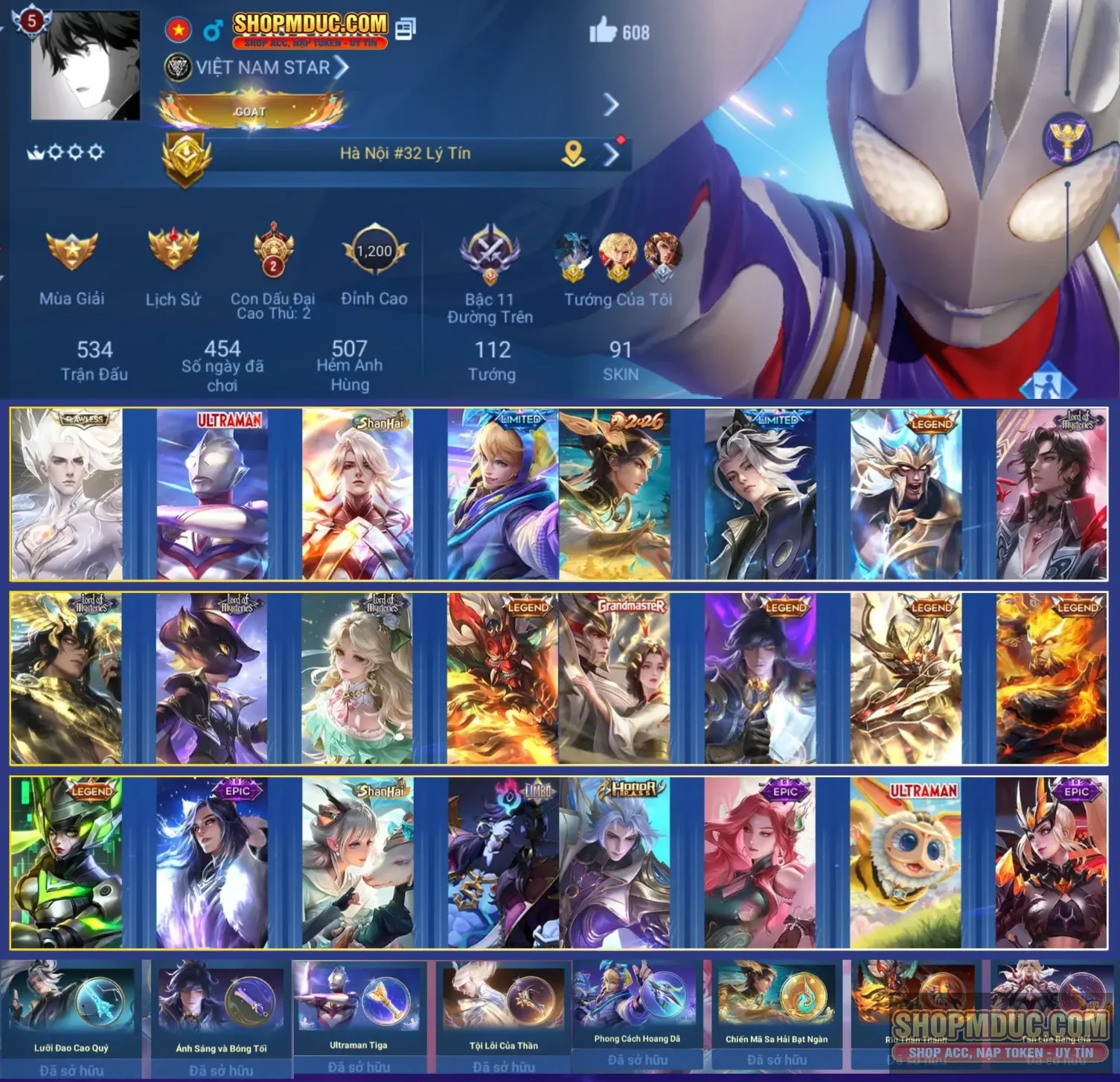Click the Mùa Giải season badge icon
The image size is (1120, 1082).
[71, 252]
